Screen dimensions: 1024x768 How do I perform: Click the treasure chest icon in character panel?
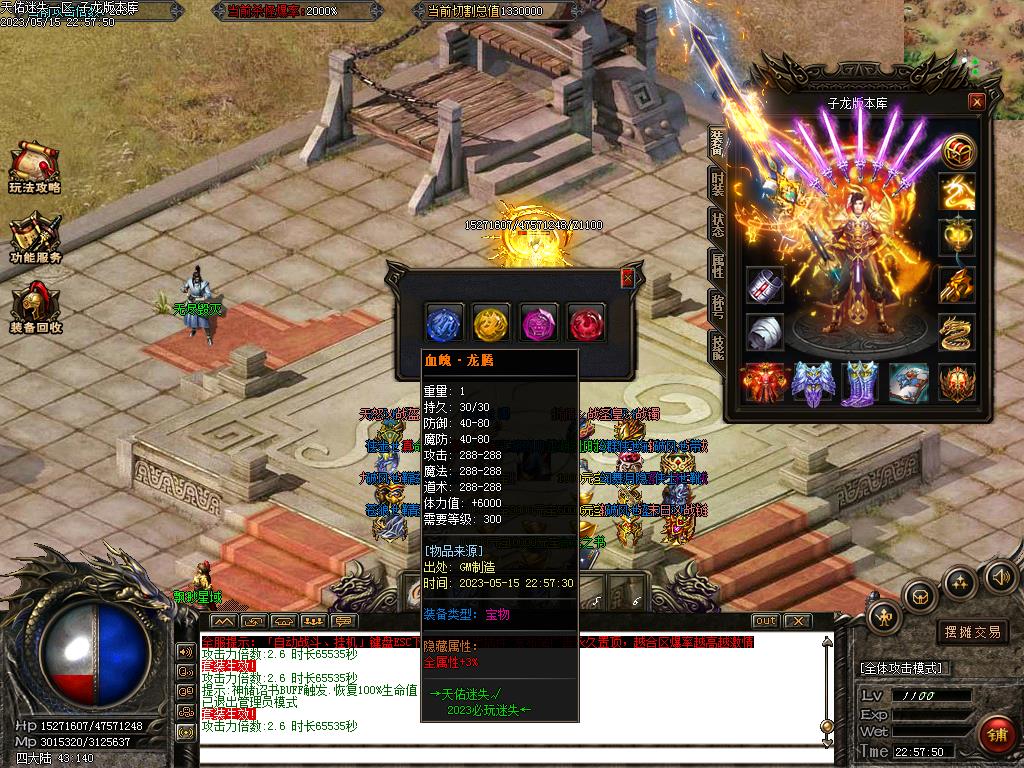(959, 151)
